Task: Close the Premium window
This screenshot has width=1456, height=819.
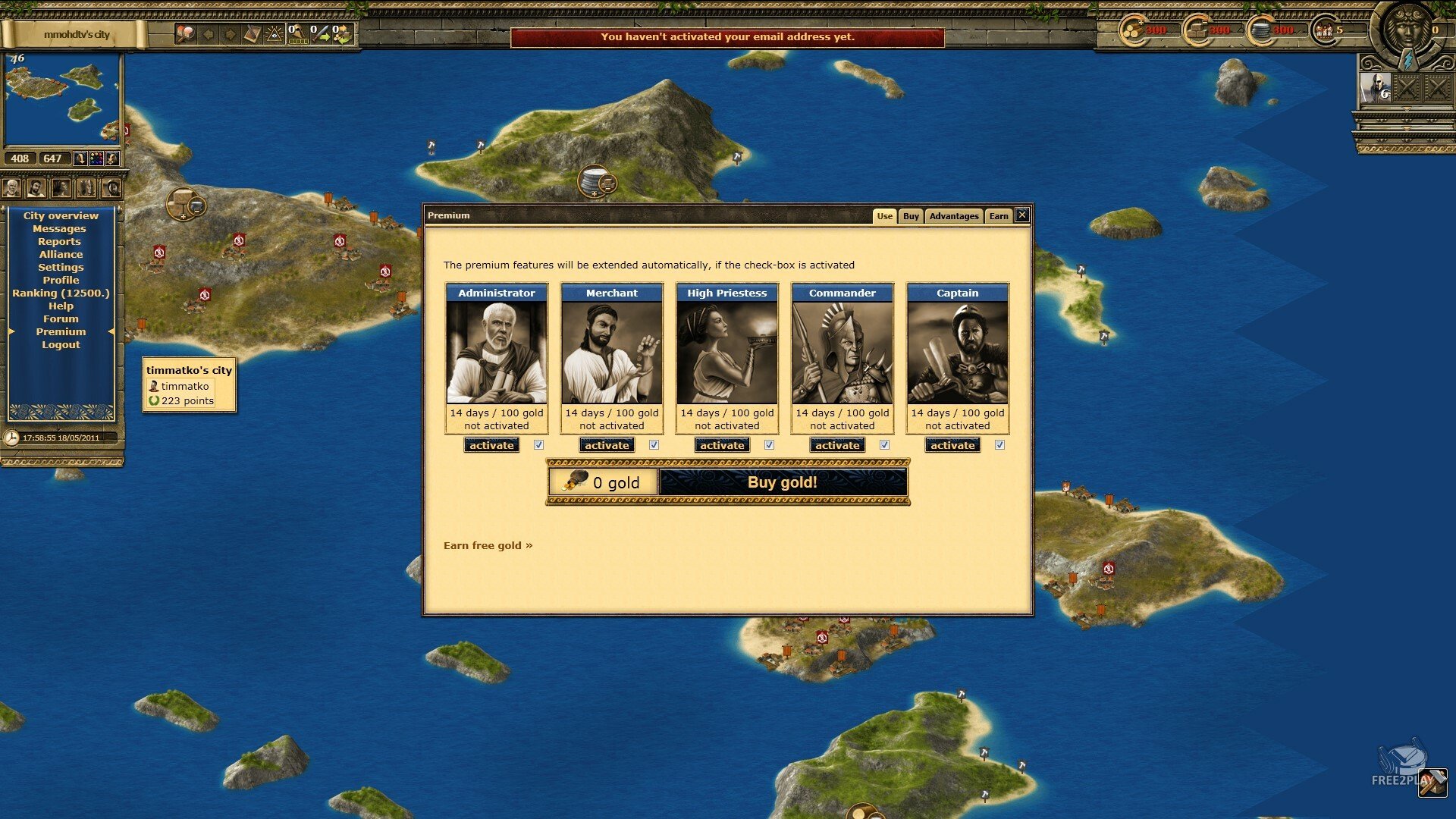Action: (x=1022, y=215)
